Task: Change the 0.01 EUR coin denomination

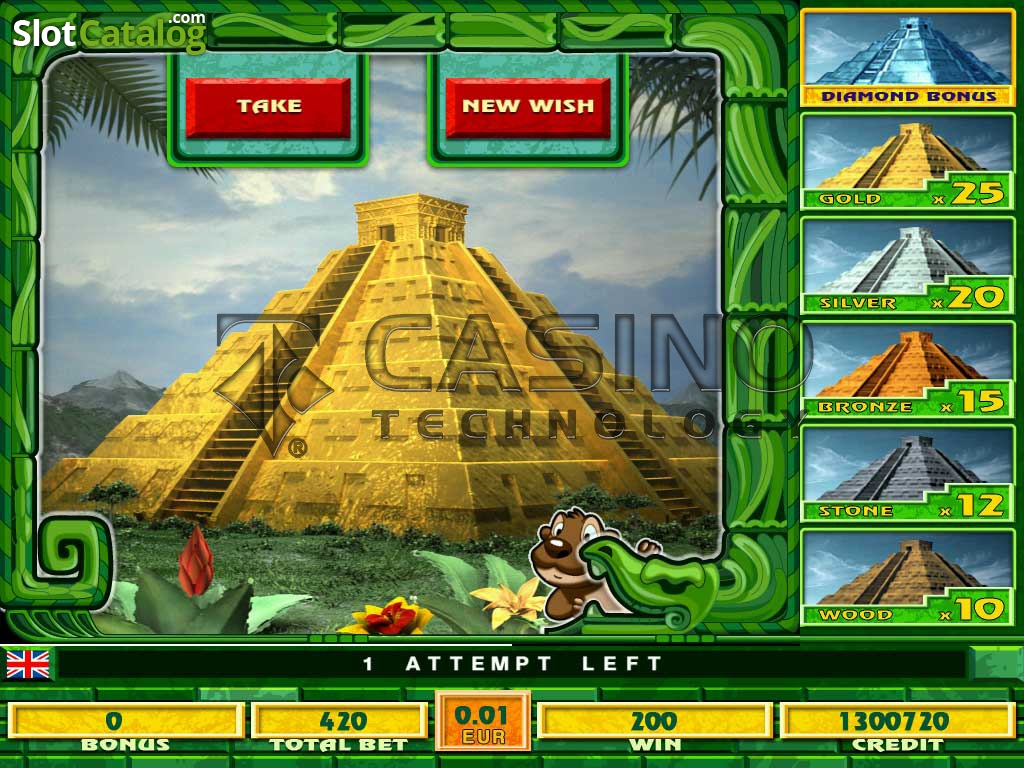Action: pyautogui.click(x=482, y=722)
